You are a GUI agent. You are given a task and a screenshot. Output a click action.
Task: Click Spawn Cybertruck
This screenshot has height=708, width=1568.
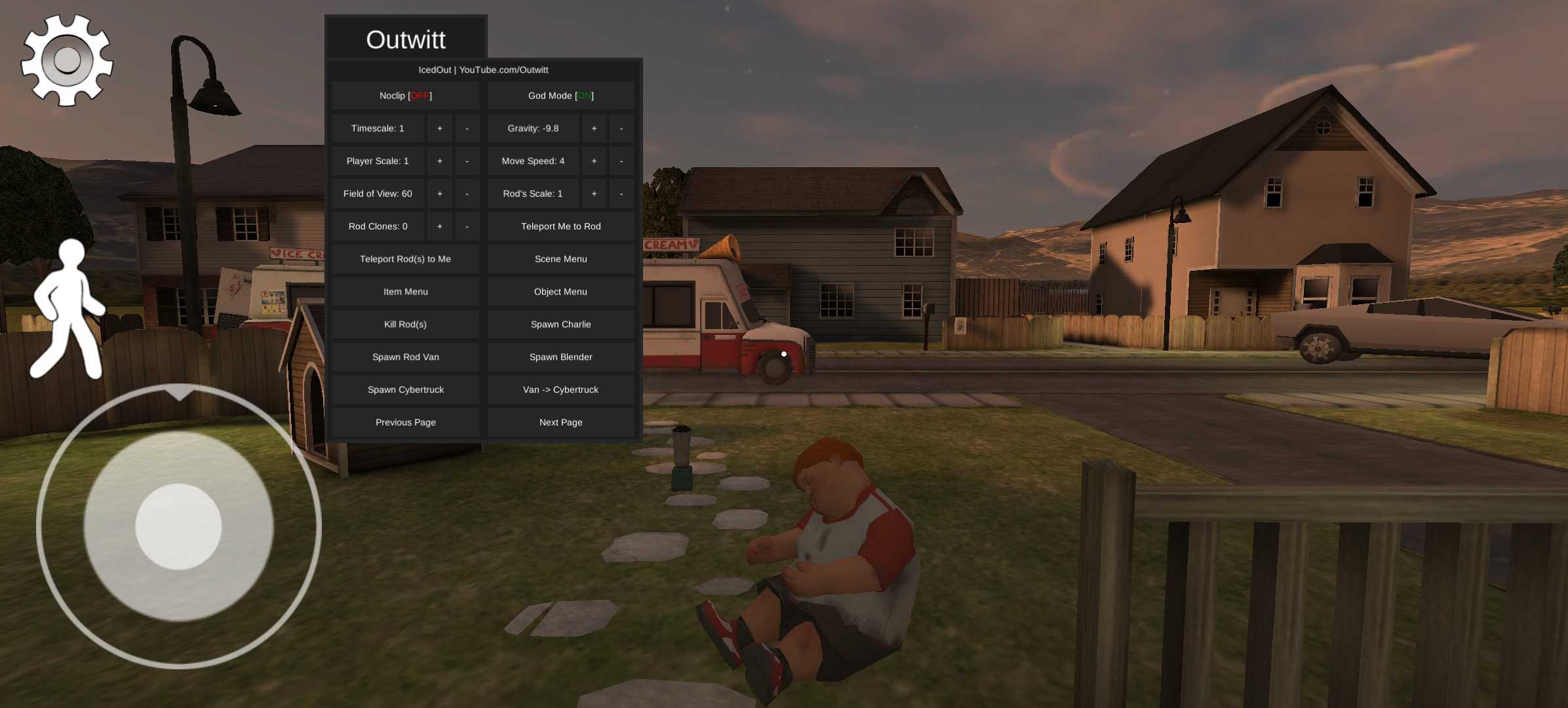tap(405, 390)
